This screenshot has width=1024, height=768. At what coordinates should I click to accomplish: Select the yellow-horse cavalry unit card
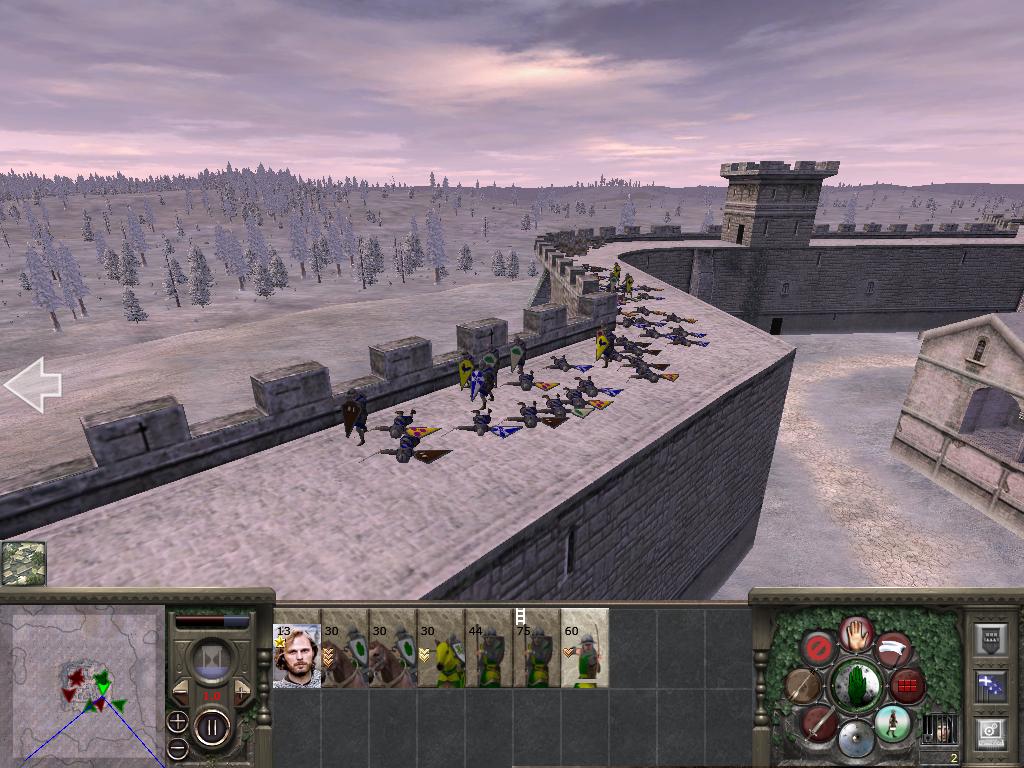(441, 656)
